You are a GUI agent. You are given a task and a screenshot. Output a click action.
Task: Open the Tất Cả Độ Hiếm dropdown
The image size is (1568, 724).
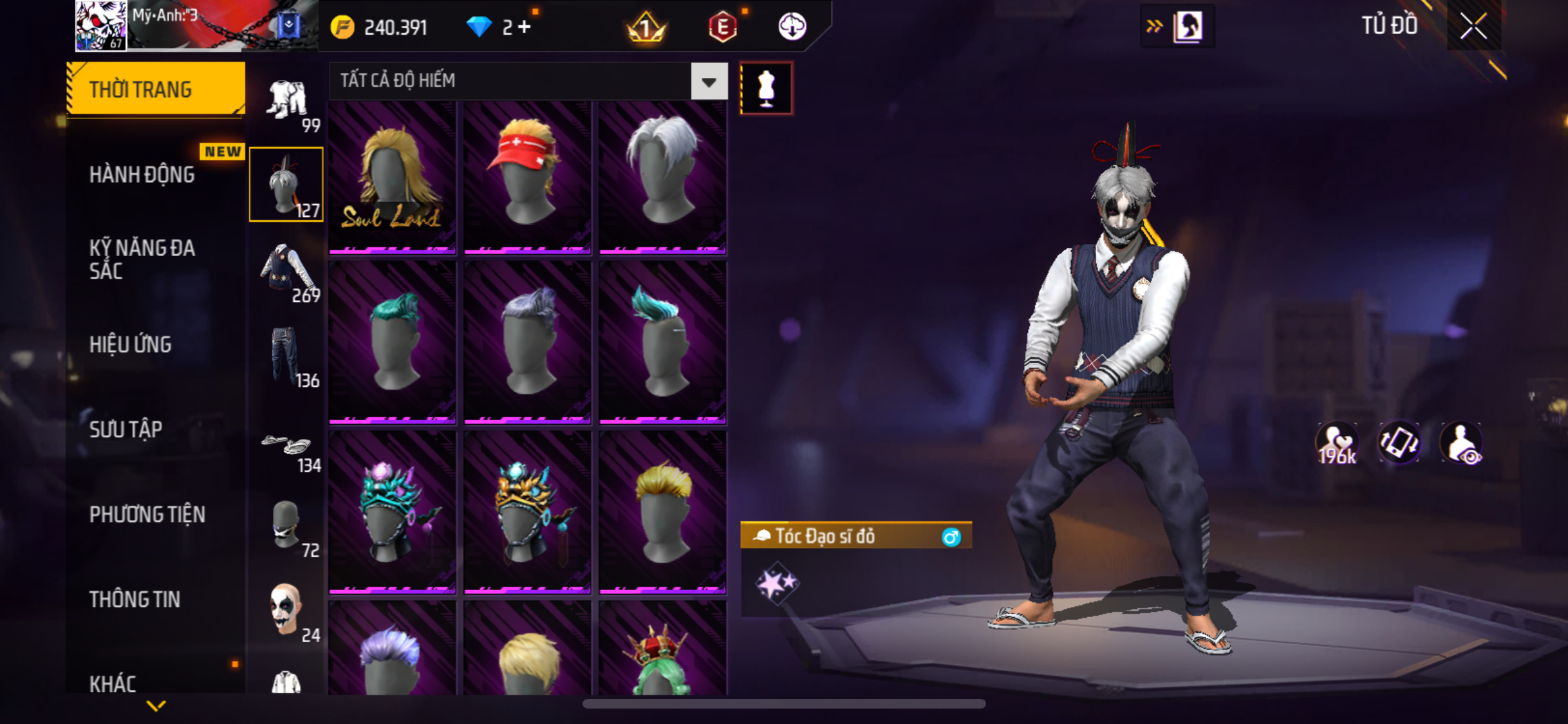(709, 82)
